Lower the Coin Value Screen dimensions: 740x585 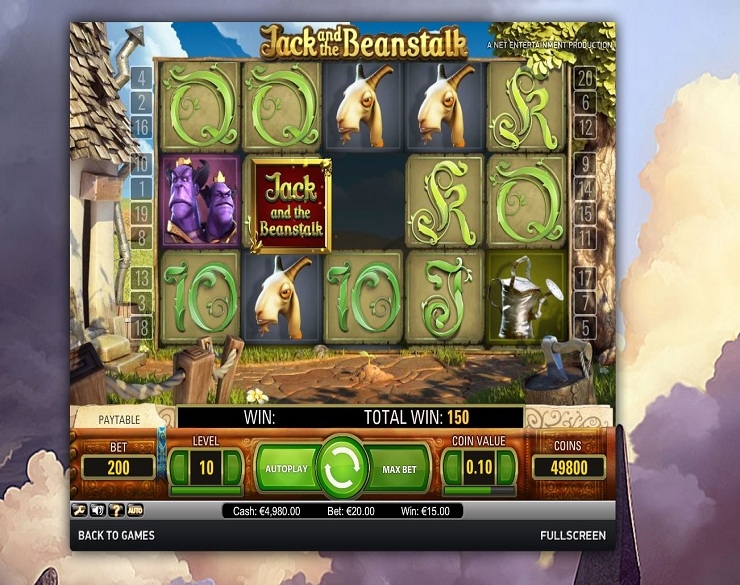452,467
